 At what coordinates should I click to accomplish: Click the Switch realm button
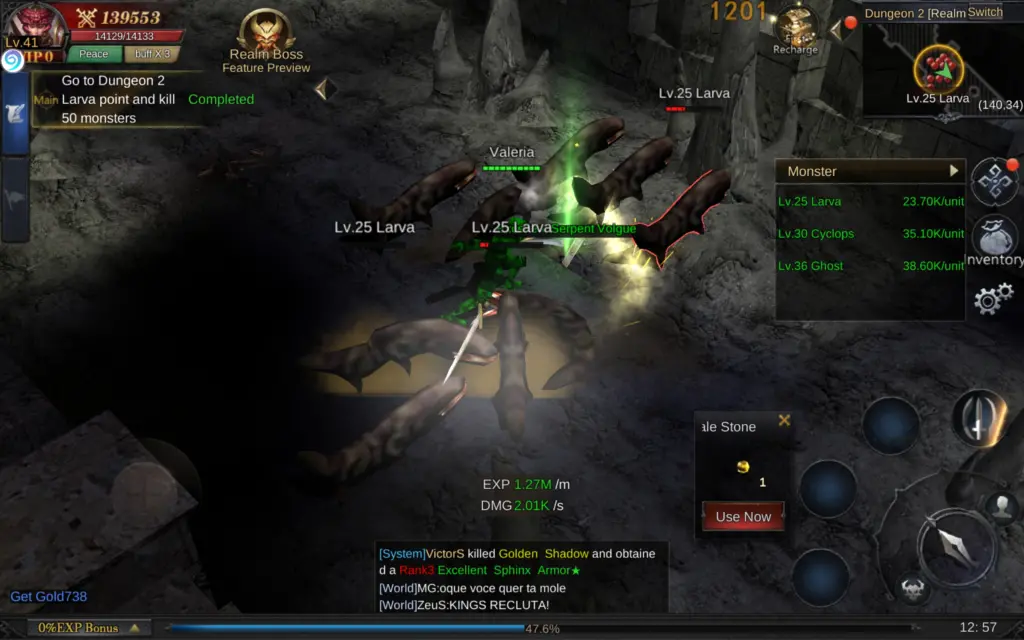(985, 13)
